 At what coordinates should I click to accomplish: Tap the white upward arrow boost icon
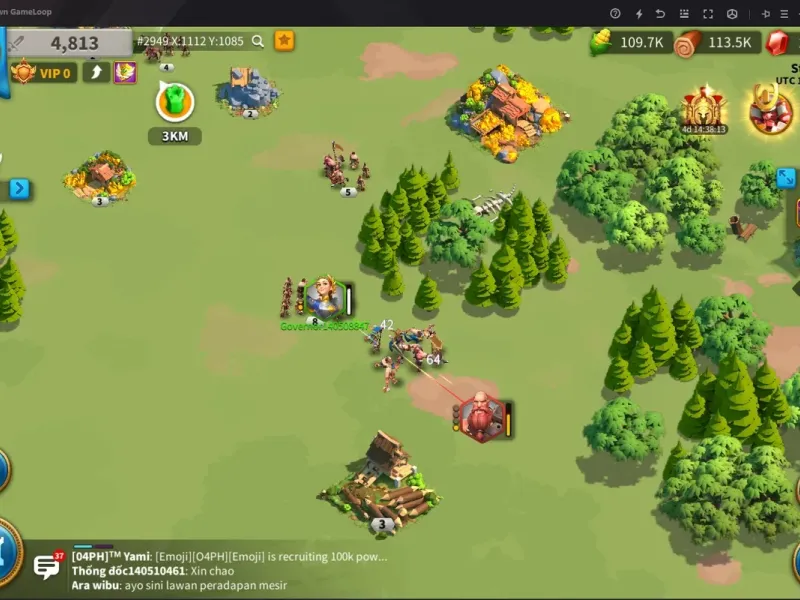(x=96, y=72)
